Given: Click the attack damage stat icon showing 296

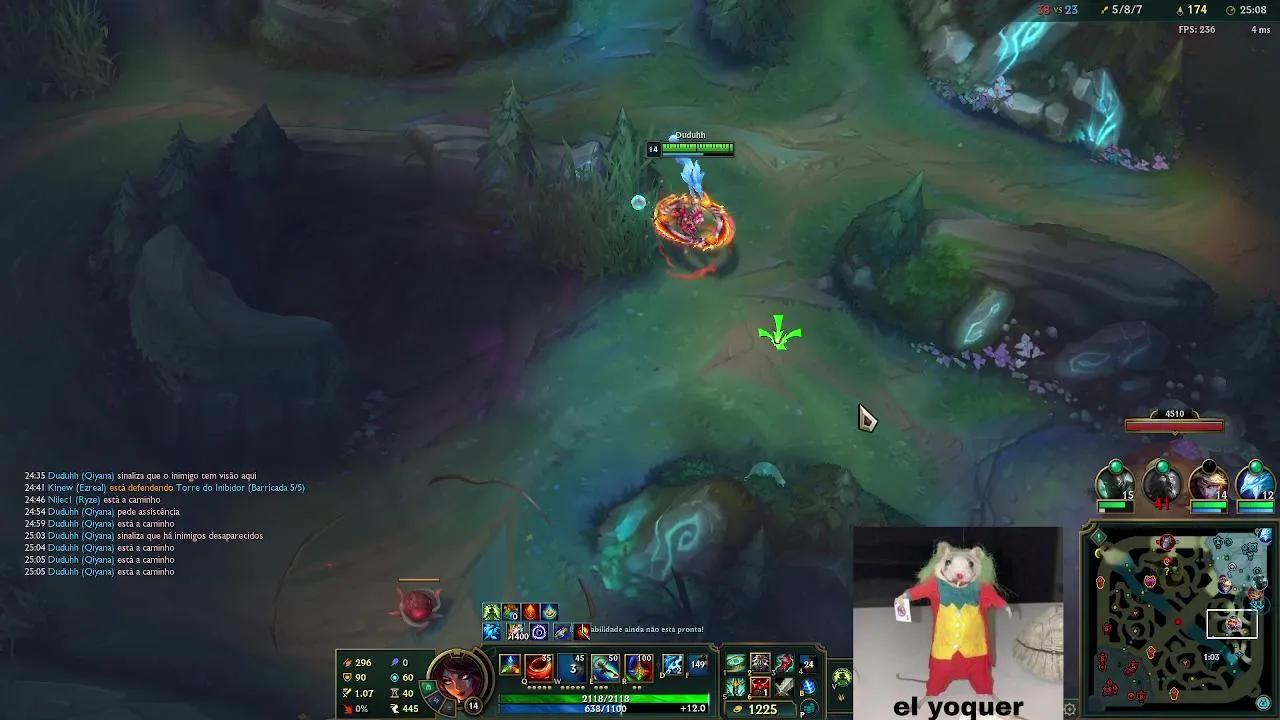Looking at the screenshot, I should tap(347, 663).
